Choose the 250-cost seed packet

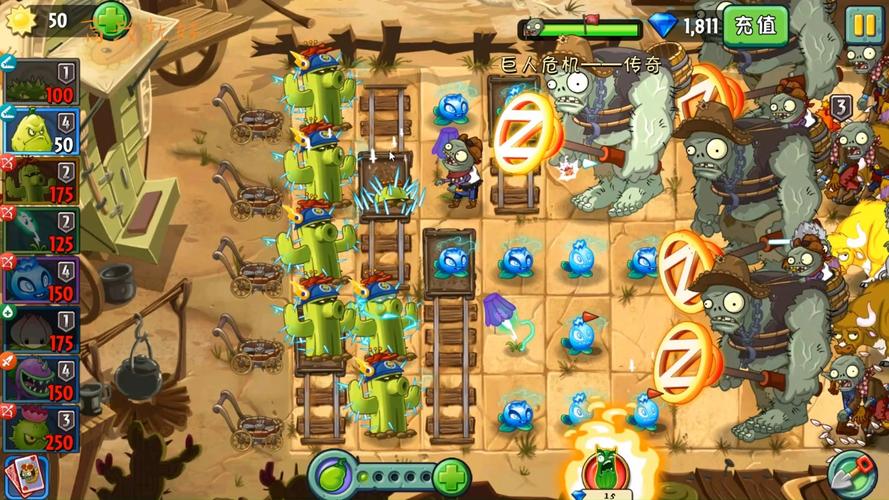tap(40, 427)
